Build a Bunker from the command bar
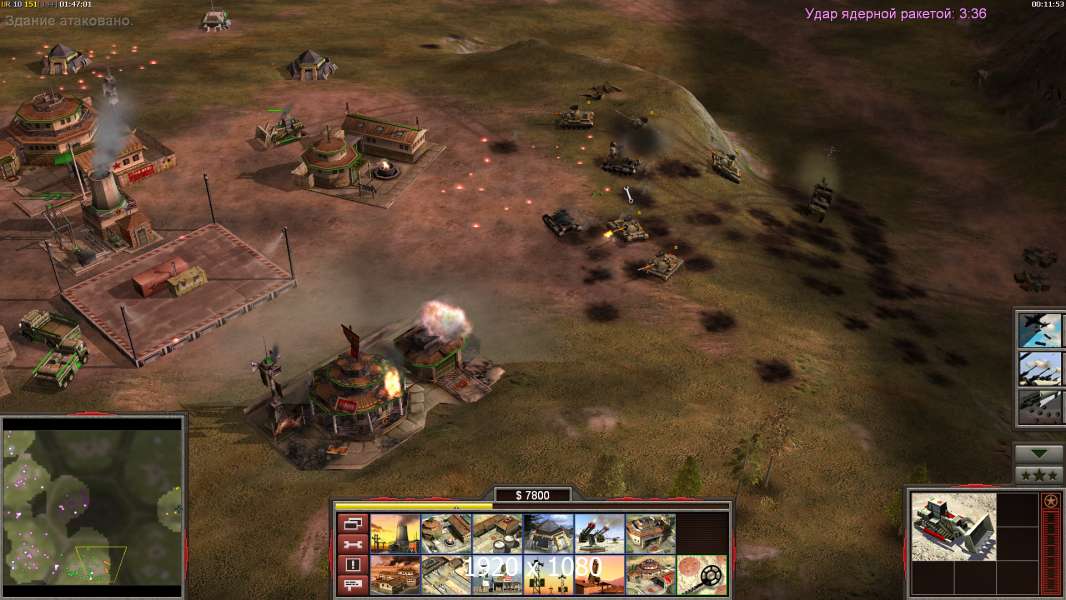This screenshot has height=600, width=1066. pyautogui.click(x=549, y=534)
